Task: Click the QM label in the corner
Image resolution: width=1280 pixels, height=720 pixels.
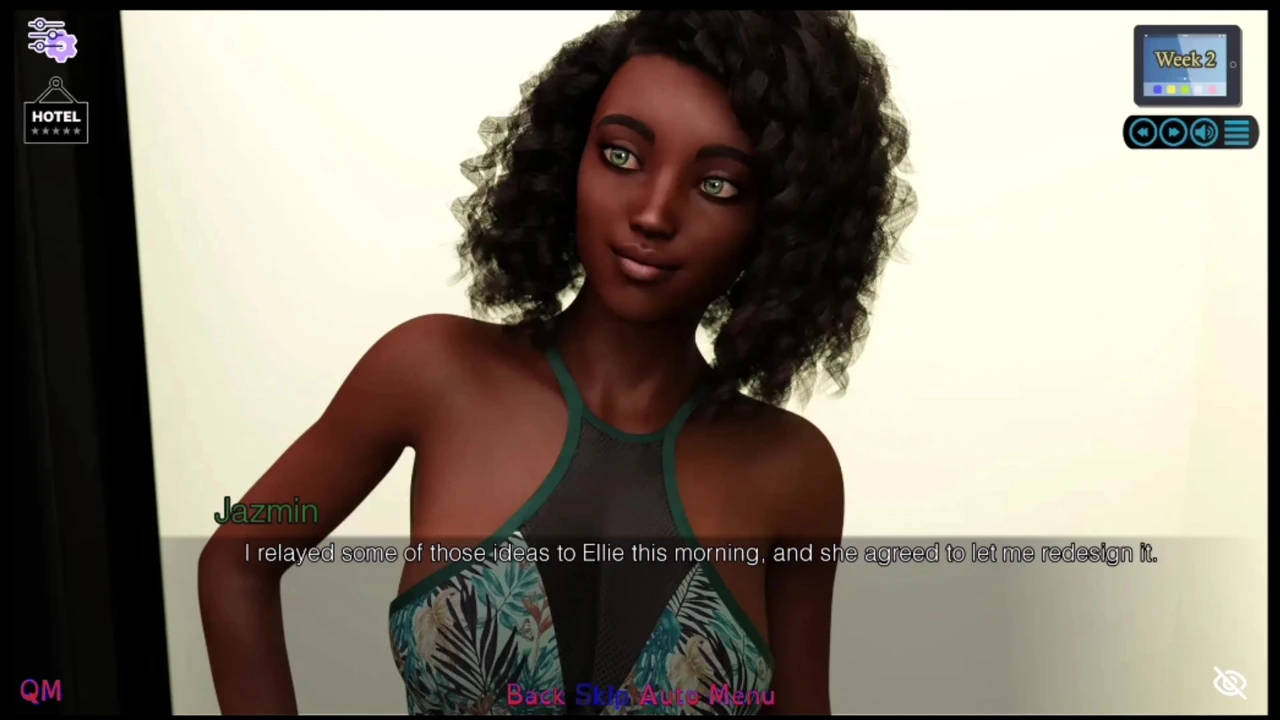Action: coord(40,689)
